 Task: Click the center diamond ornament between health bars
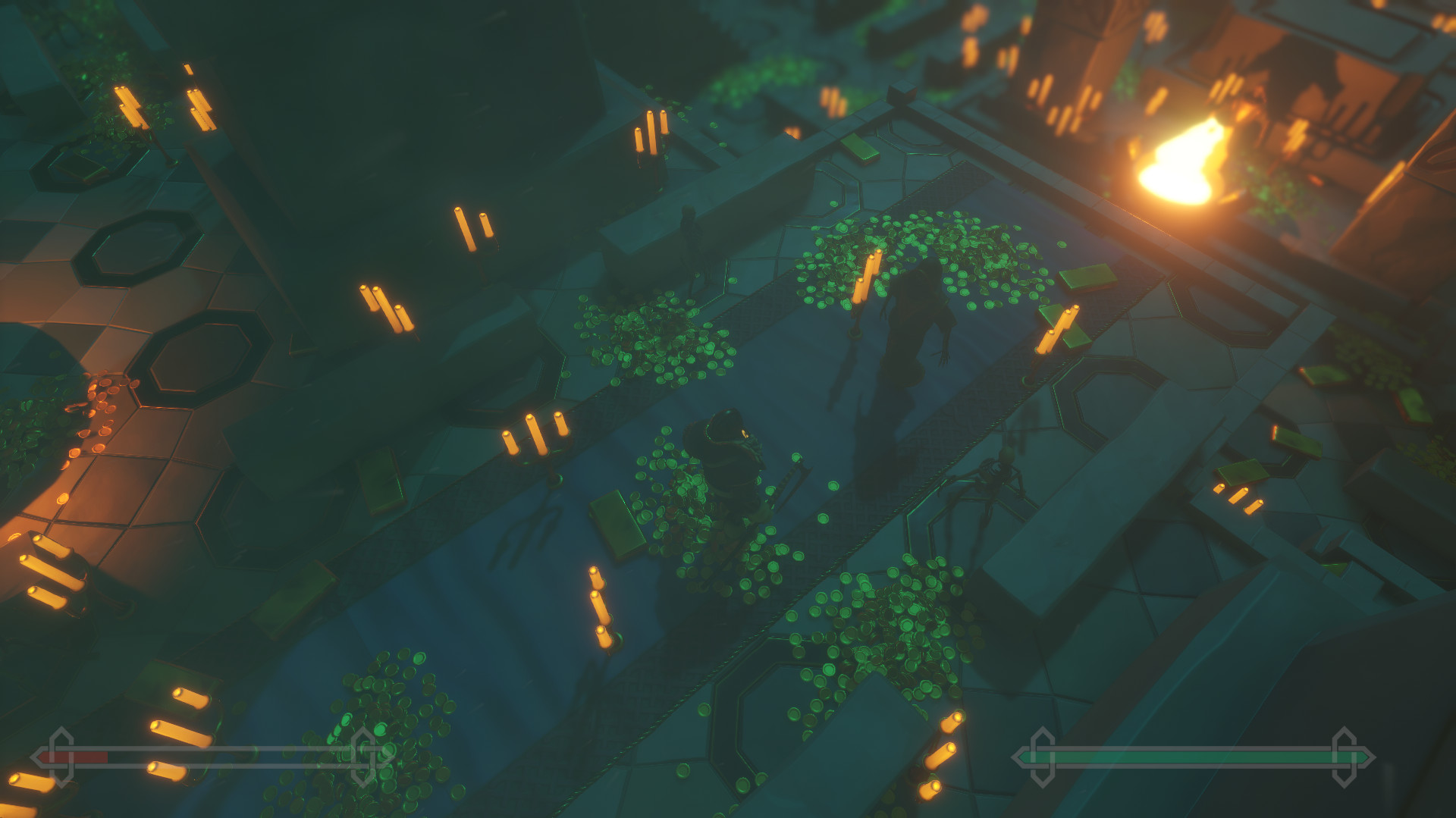click(362, 756)
